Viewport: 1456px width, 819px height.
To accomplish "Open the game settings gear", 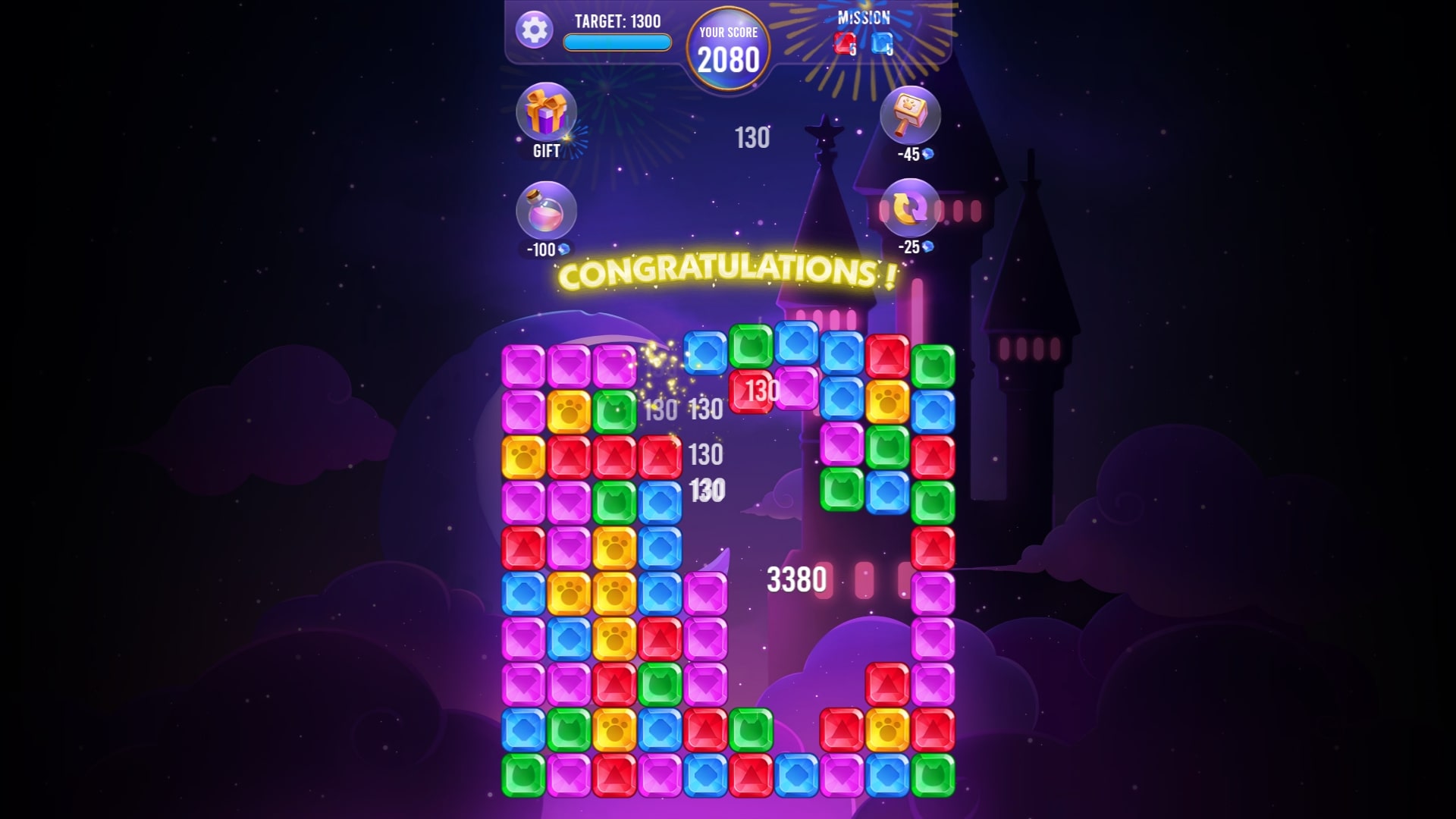I will click(x=535, y=30).
